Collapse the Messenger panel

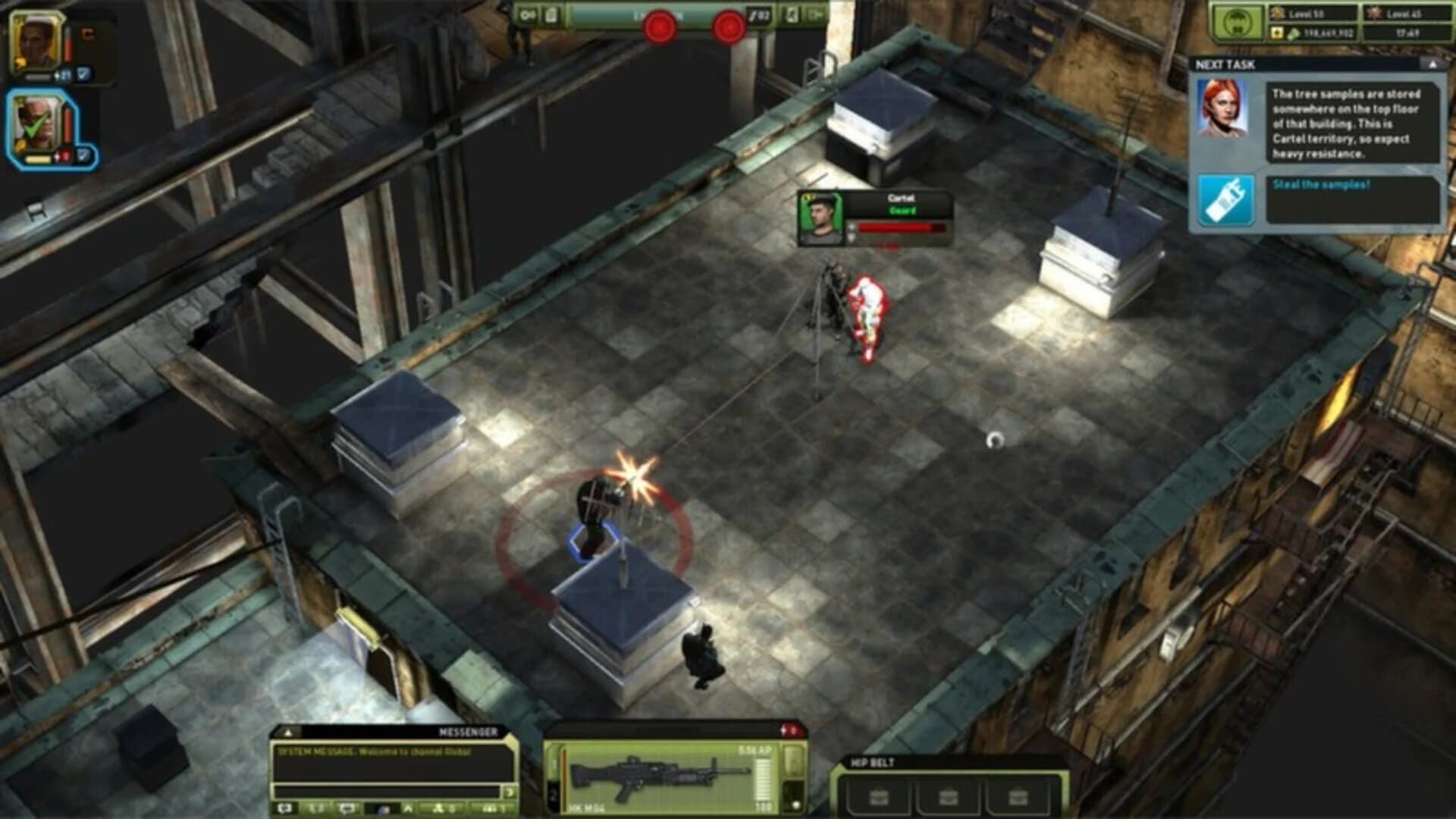click(x=289, y=733)
